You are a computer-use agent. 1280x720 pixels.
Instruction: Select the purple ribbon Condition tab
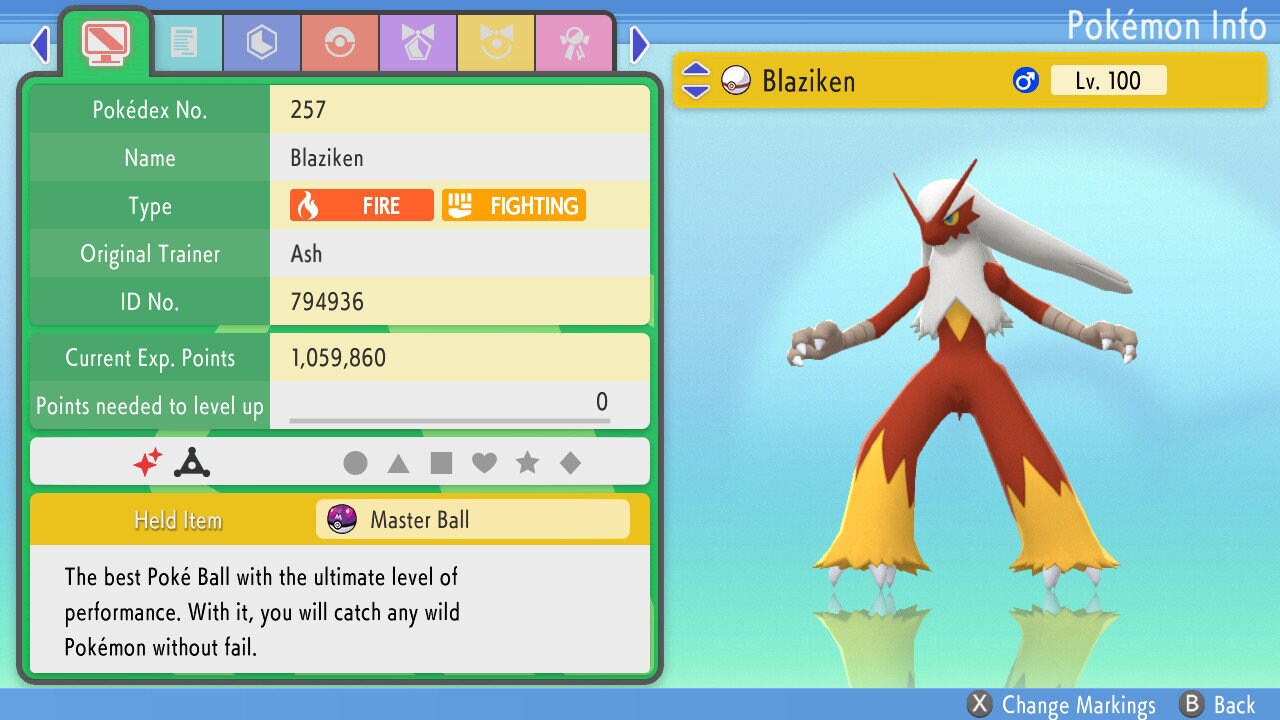coord(418,42)
